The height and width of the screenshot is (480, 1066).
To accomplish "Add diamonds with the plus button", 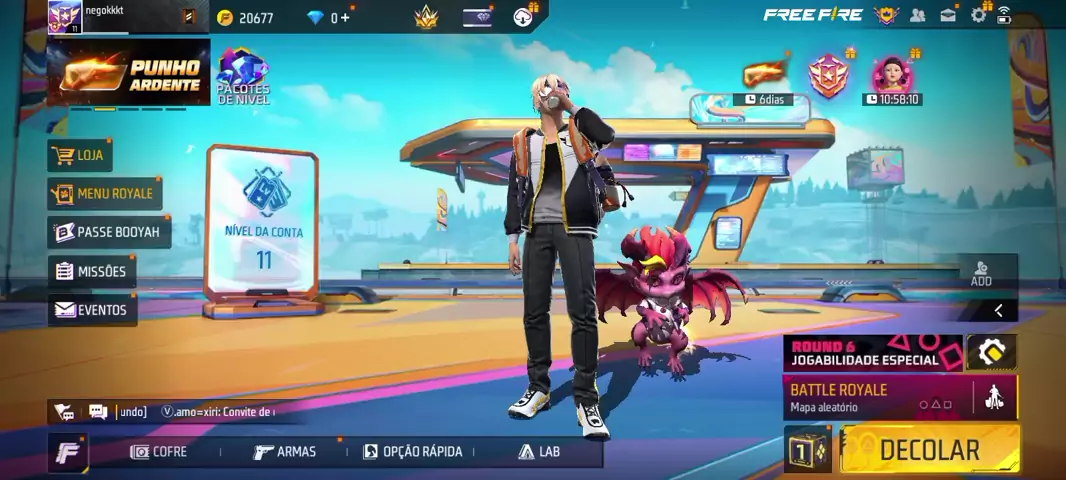I will (345, 18).
